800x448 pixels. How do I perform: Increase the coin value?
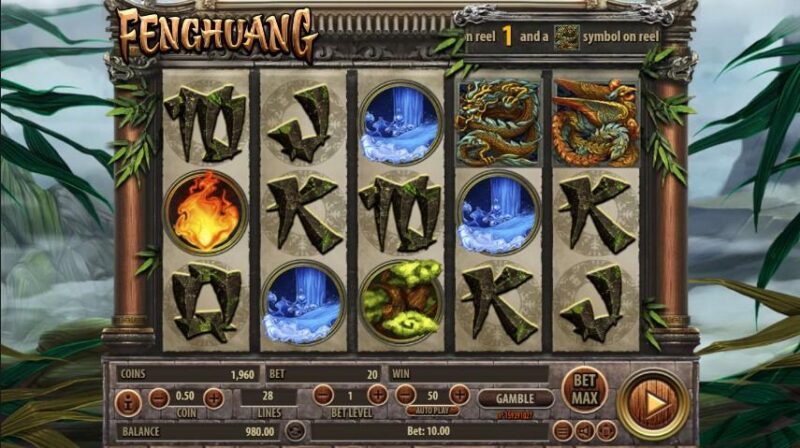click(x=213, y=398)
